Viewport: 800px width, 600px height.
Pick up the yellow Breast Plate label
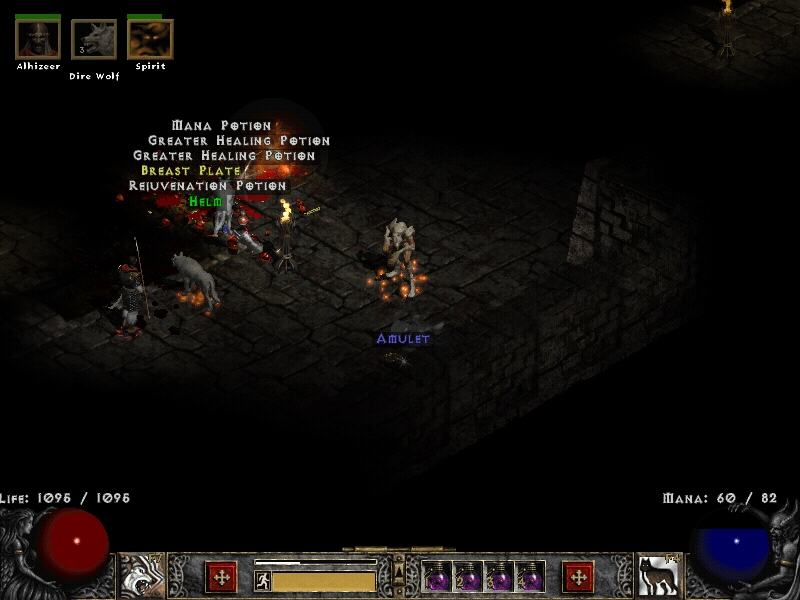190,171
